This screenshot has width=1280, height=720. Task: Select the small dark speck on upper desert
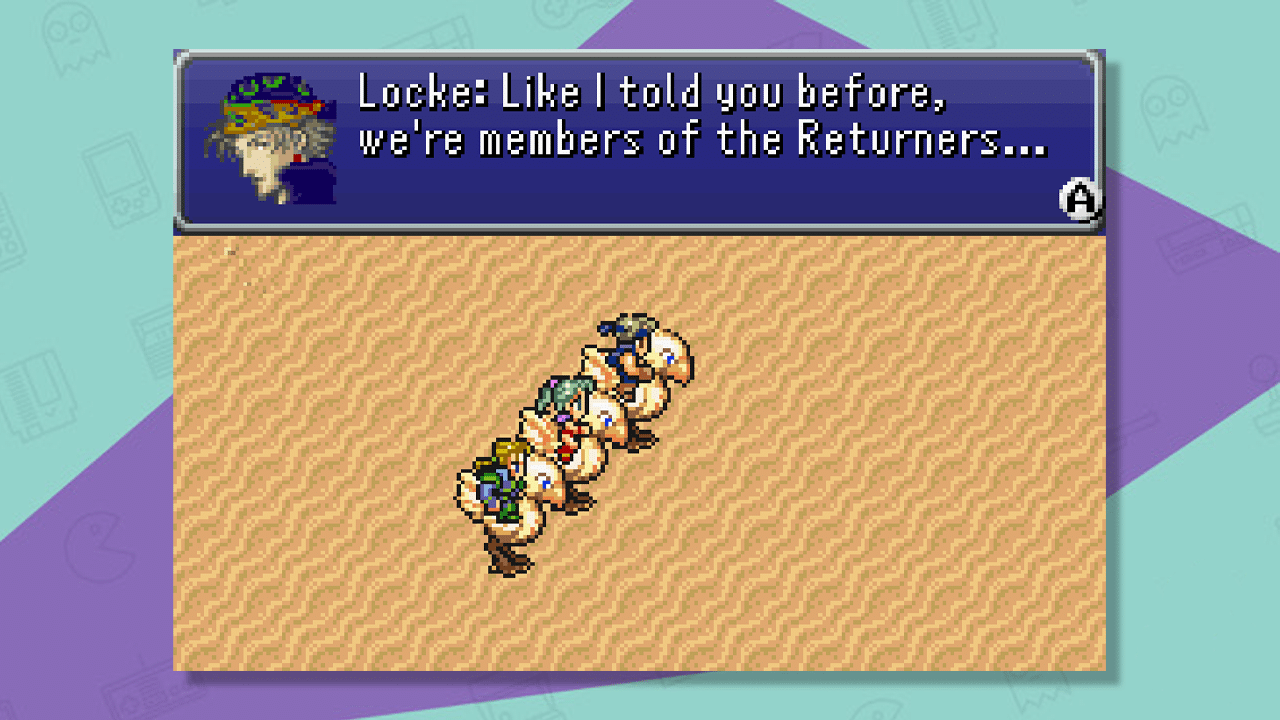233,255
